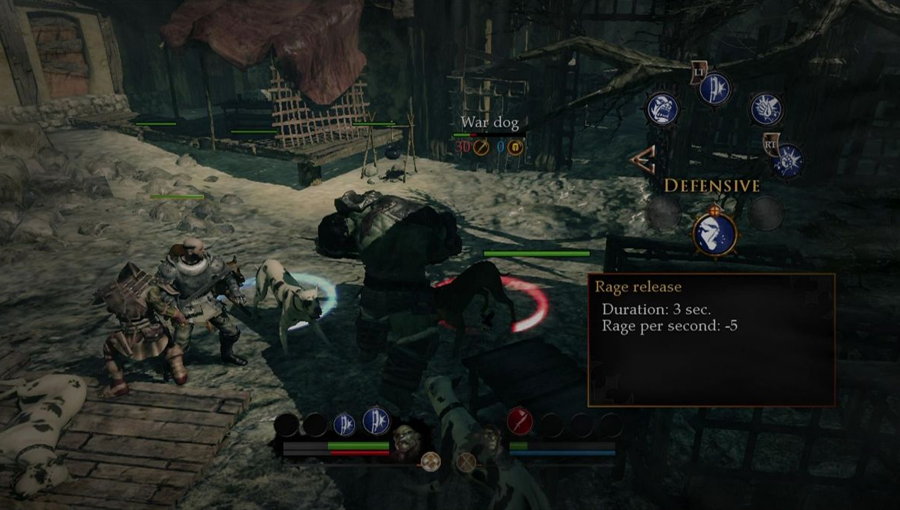The width and height of the screenshot is (900, 510).
Task: Activate the clenched fist skill icon
Action: pyautogui.click(x=766, y=109)
